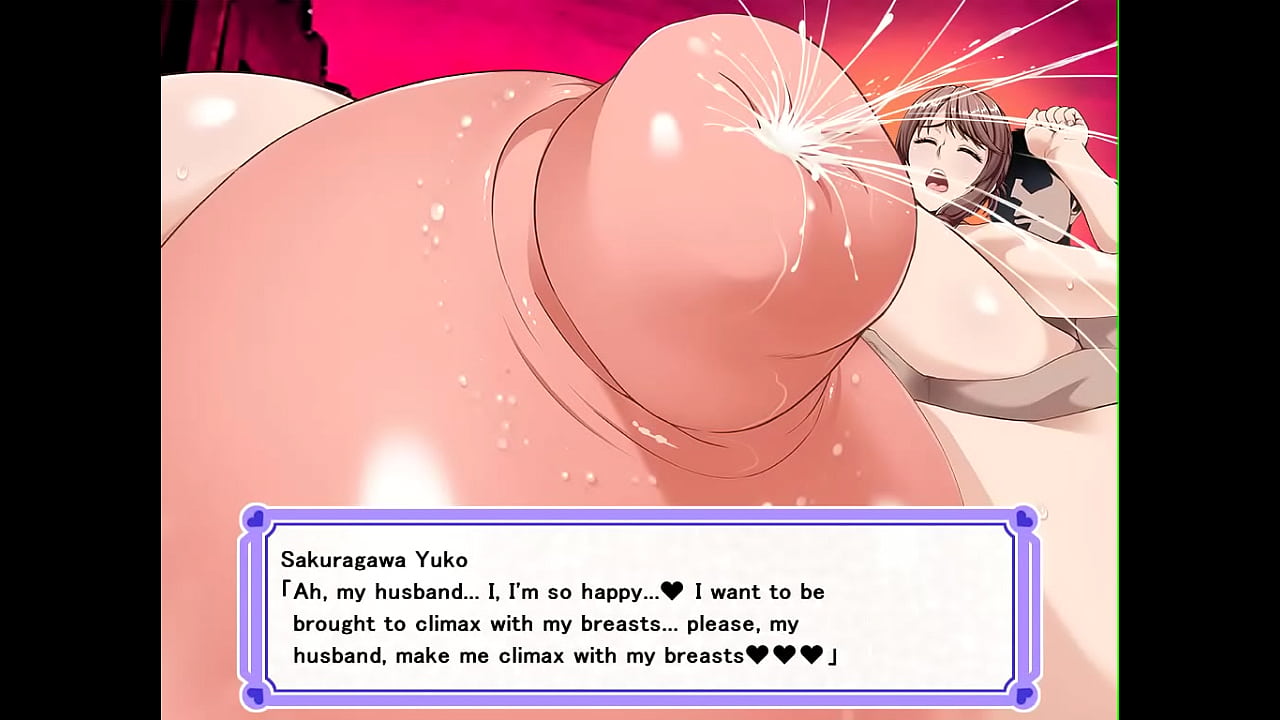Click the green strip along the right edge
Screen dimensions: 1280x720
tap(1115, 360)
